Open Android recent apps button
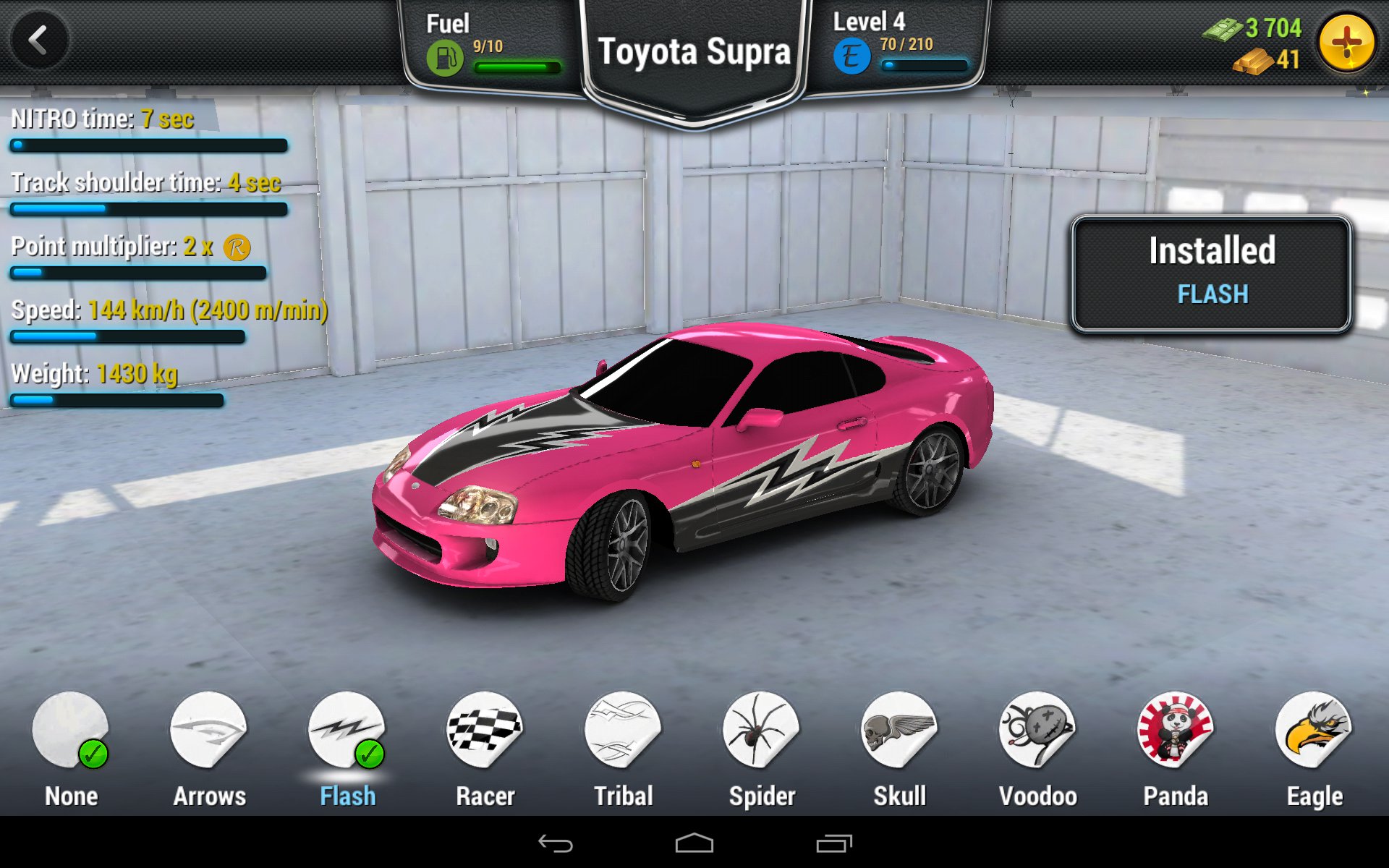Viewport: 1389px width, 868px height. tap(833, 843)
